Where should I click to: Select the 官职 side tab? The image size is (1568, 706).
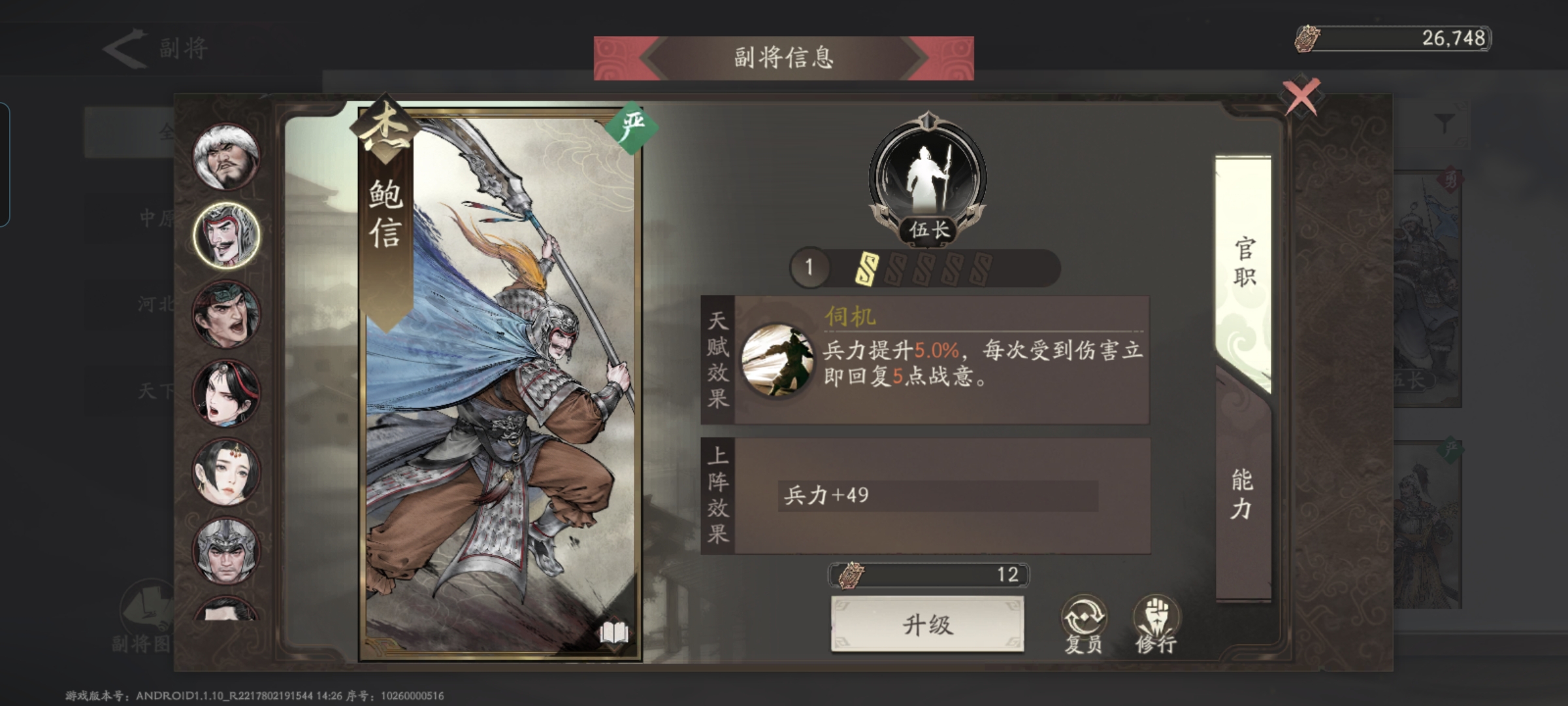tap(1243, 261)
